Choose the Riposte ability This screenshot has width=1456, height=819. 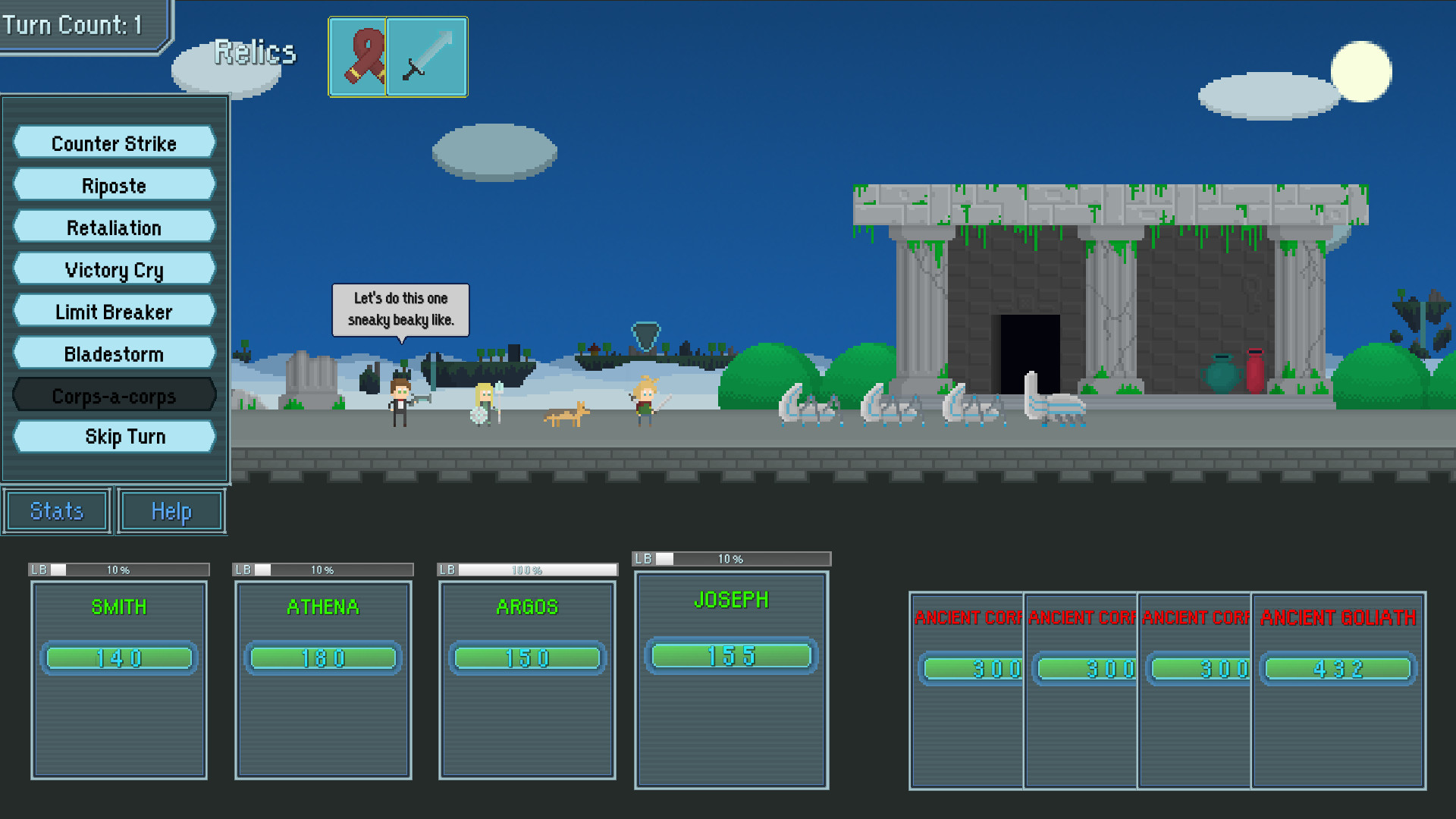(113, 185)
